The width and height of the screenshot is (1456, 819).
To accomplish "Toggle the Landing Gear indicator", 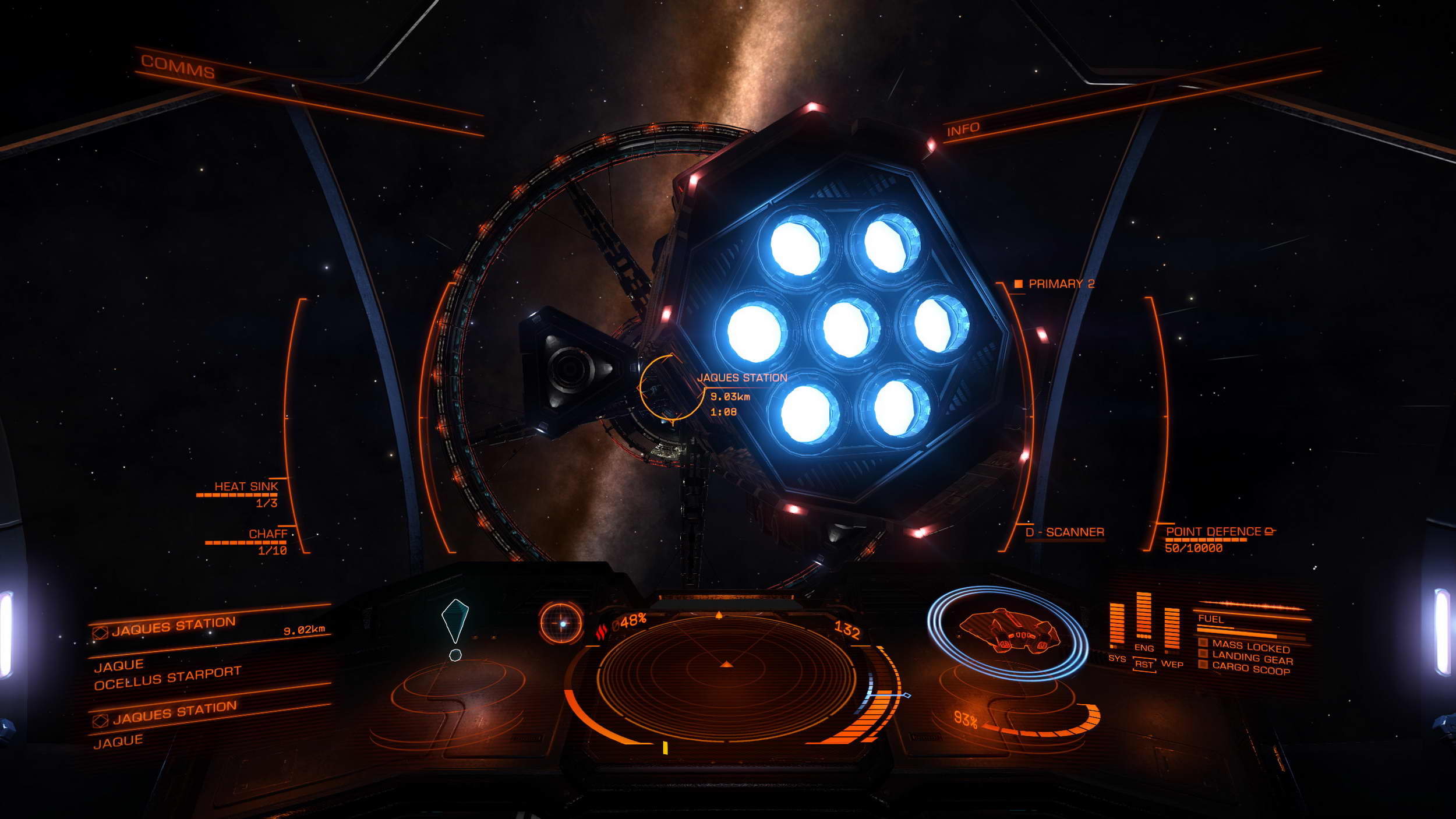I will (1252, 659).
